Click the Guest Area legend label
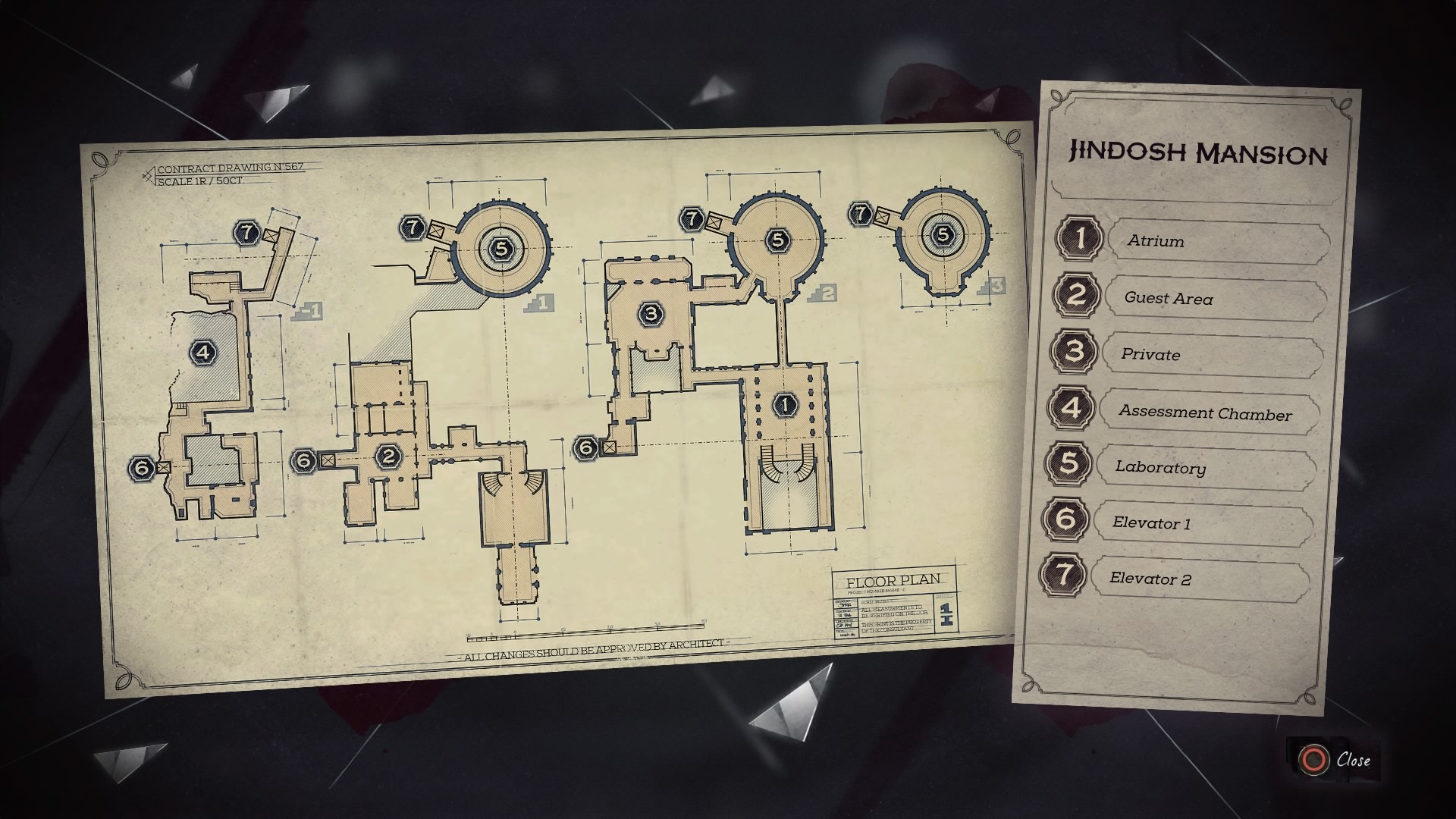 (x=1168, y=299)
